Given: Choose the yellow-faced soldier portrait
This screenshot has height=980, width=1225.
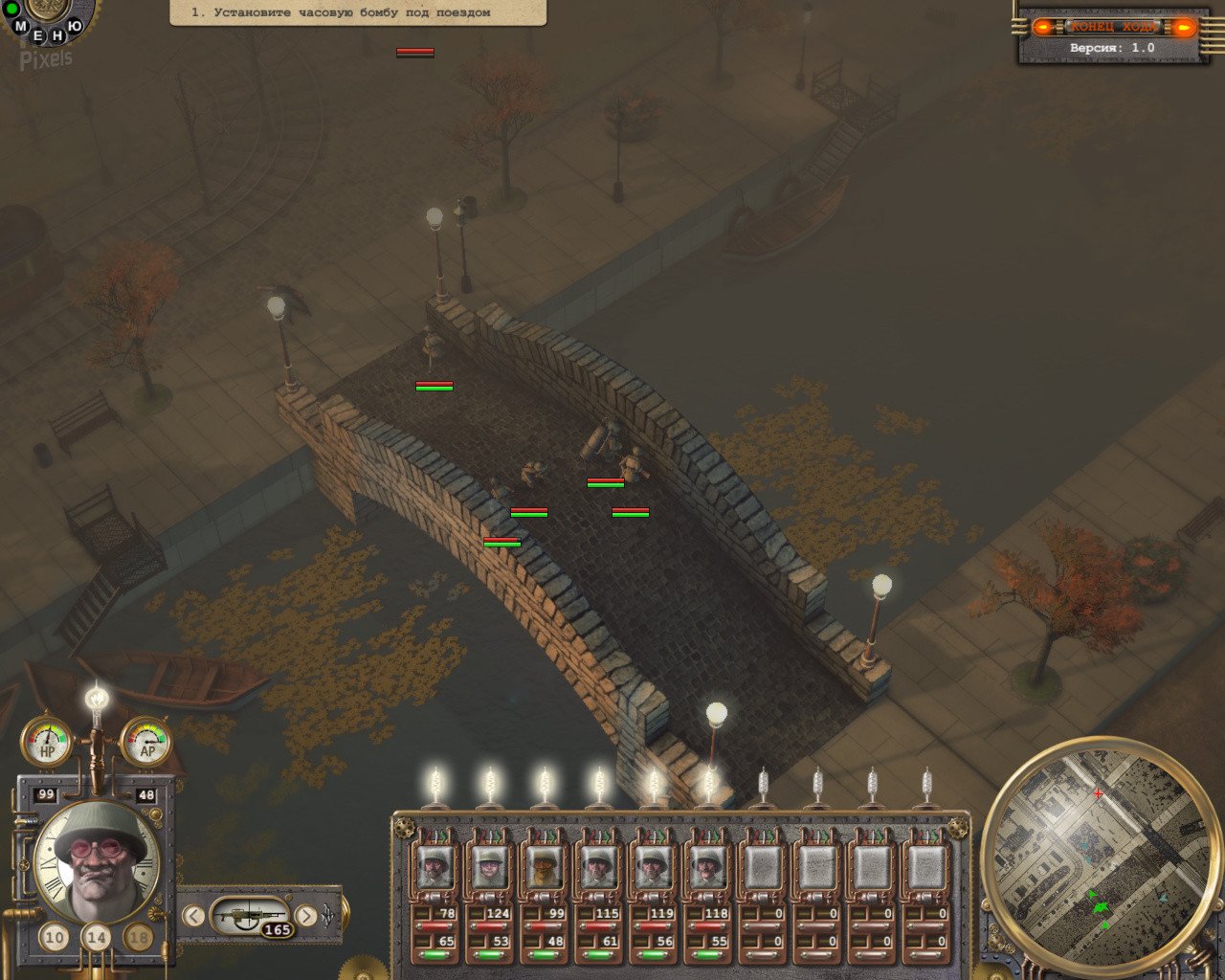Looking at the screenshot, I should 544,867.
